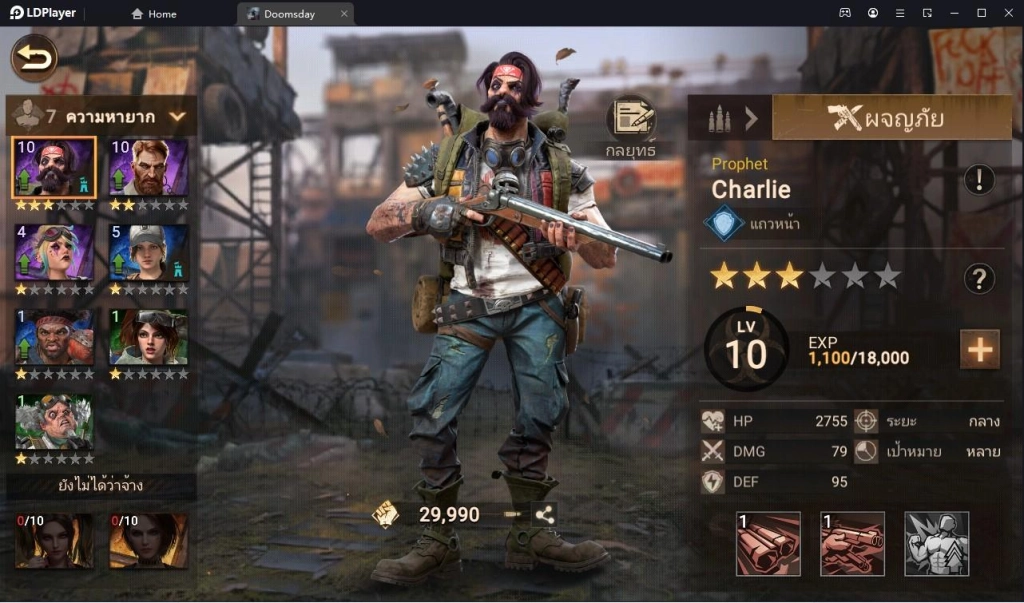This screenshot has width=1024, height=603.
Task: Select the red-headband angry hero portrait
Action: (54, 337)
